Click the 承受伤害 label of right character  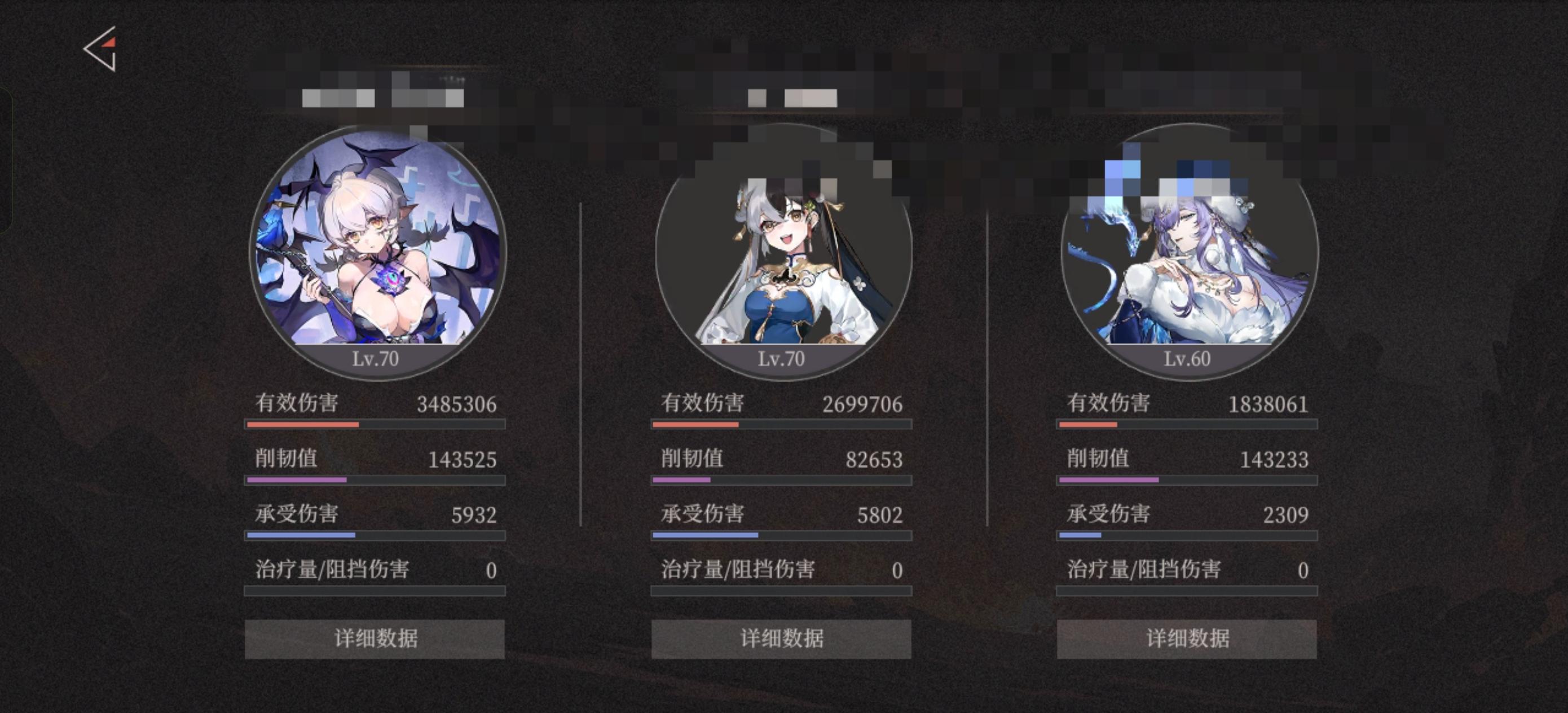[x=1108, y=513]
